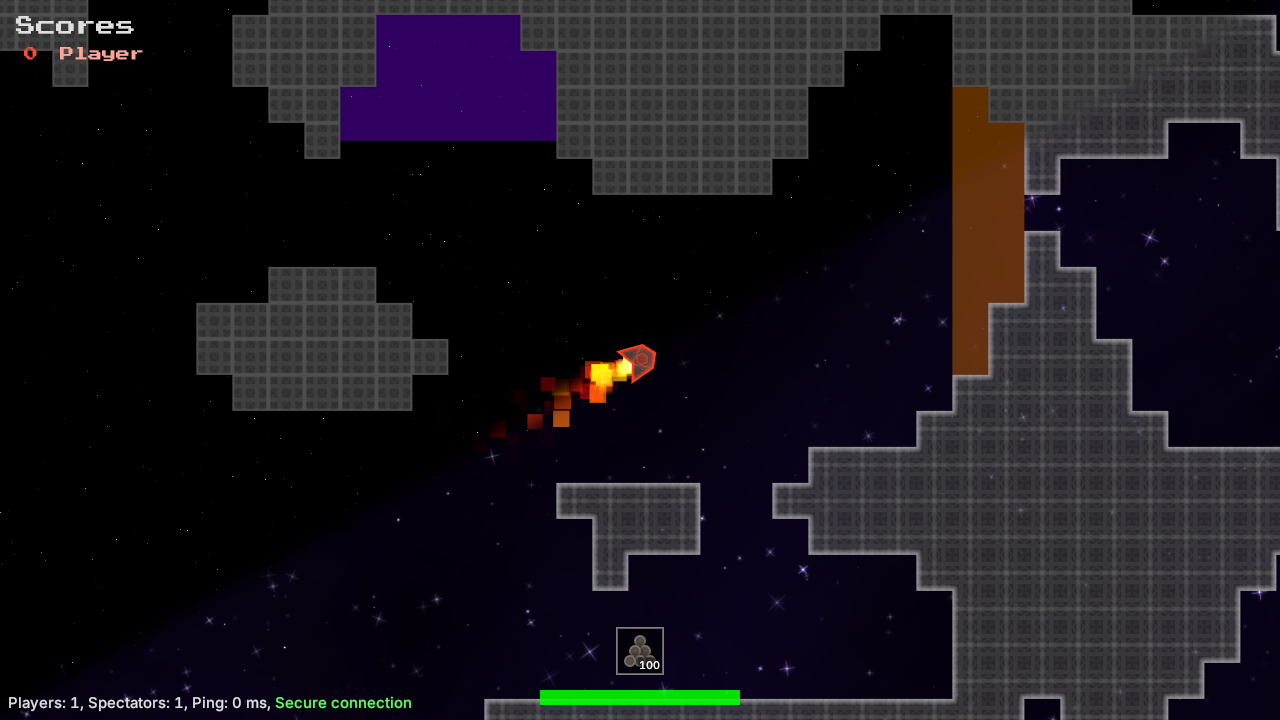This screenshot has width=1280, height=720.
Task: Select the cannonball ammo slot
Action: [x=640, y=651]
